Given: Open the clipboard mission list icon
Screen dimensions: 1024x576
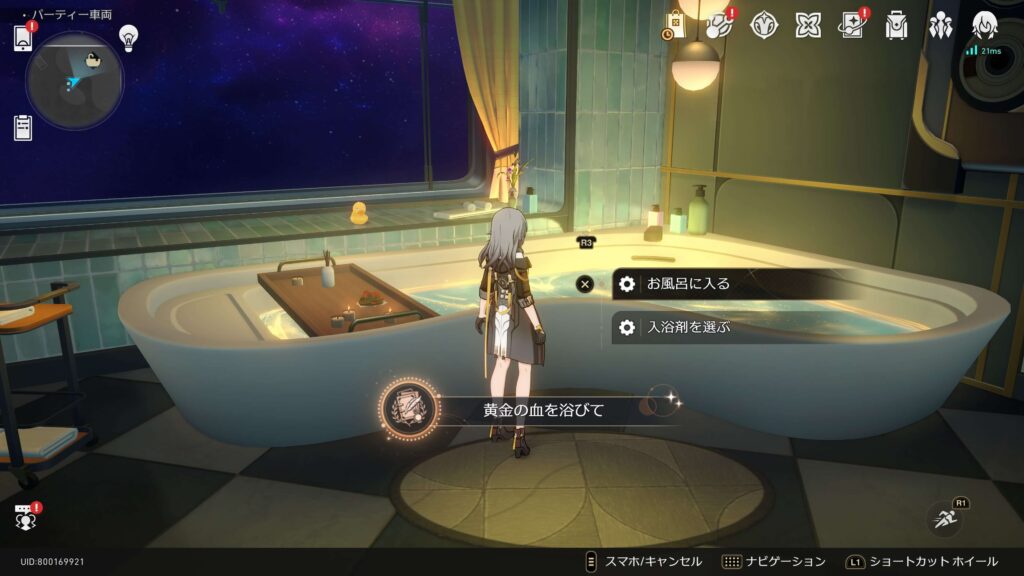Looking at the screenshot, I should coord(23,127).
